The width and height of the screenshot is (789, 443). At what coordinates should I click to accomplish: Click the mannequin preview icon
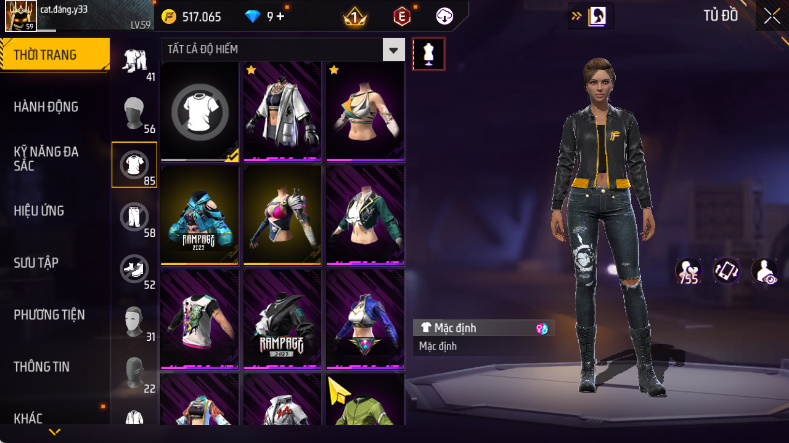point(429,54)
